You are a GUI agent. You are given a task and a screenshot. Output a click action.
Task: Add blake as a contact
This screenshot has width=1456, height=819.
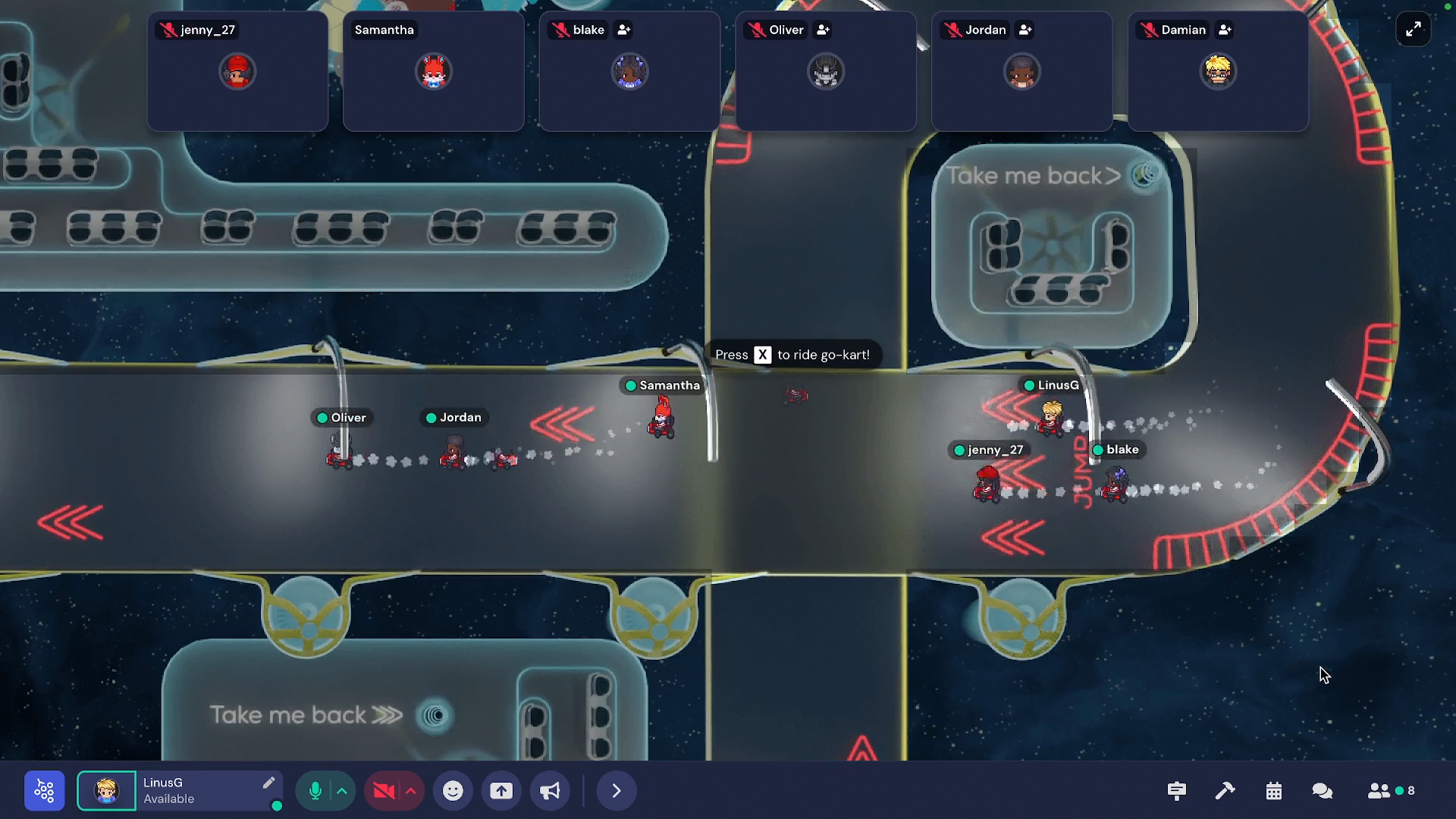(624, 30)
